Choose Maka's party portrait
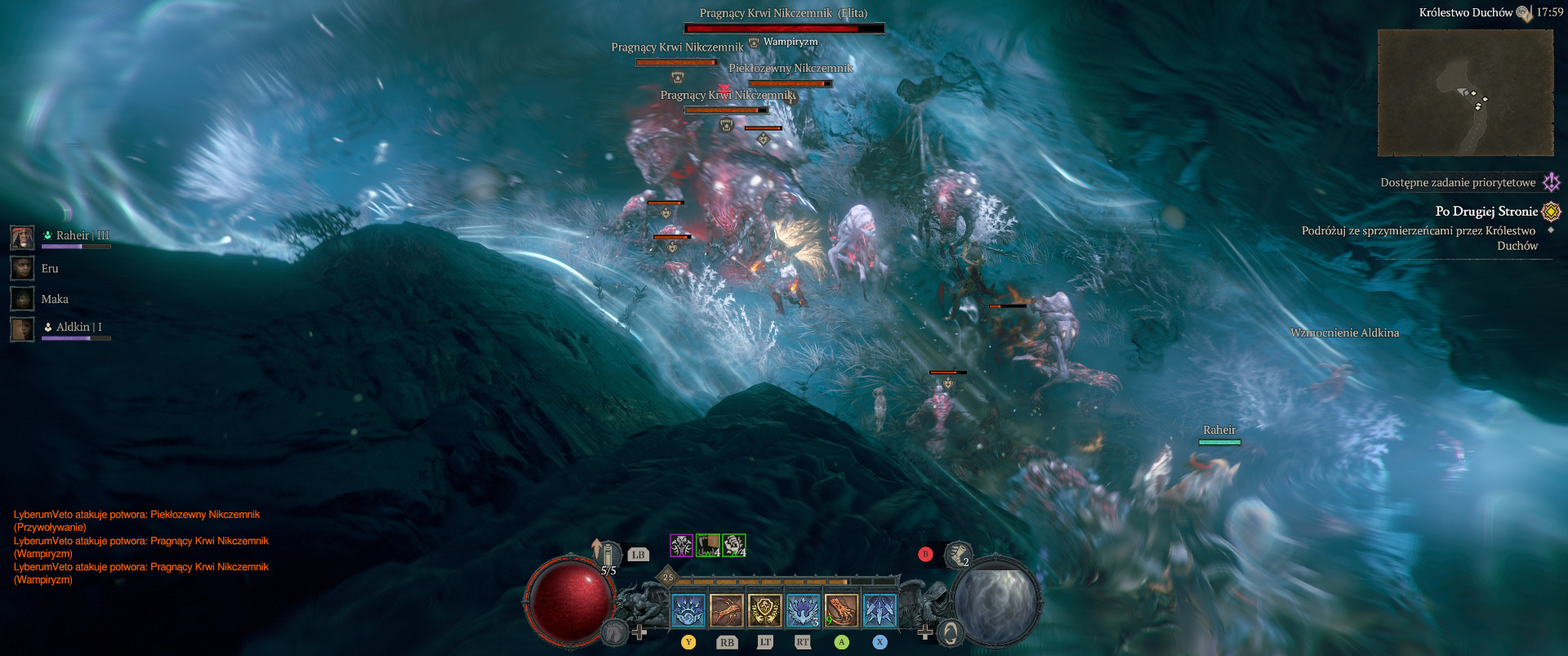The image size is (1568, 656). [22, 299]
